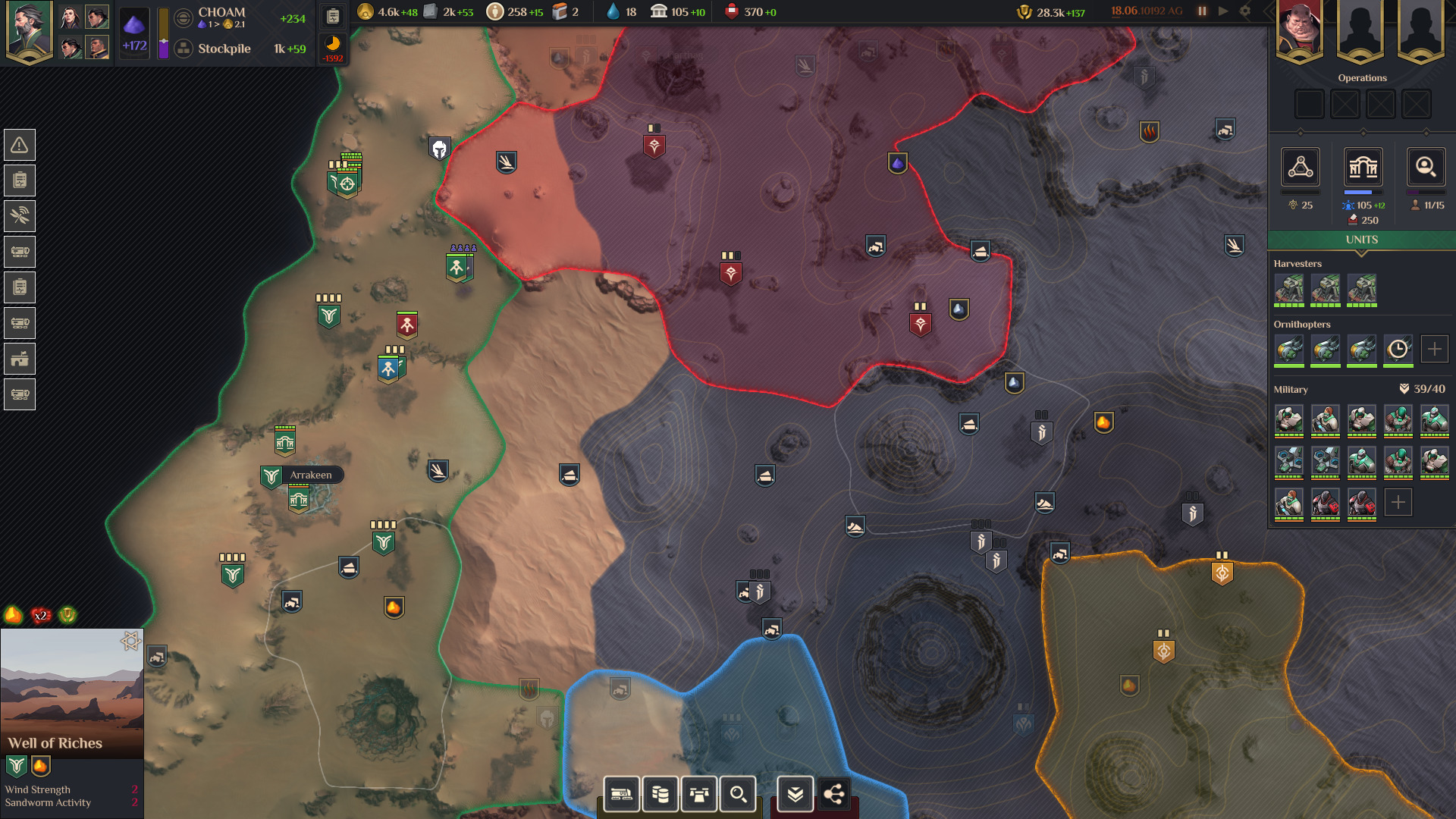Open the diplomacy share icon in bottom toolbar

834,795
